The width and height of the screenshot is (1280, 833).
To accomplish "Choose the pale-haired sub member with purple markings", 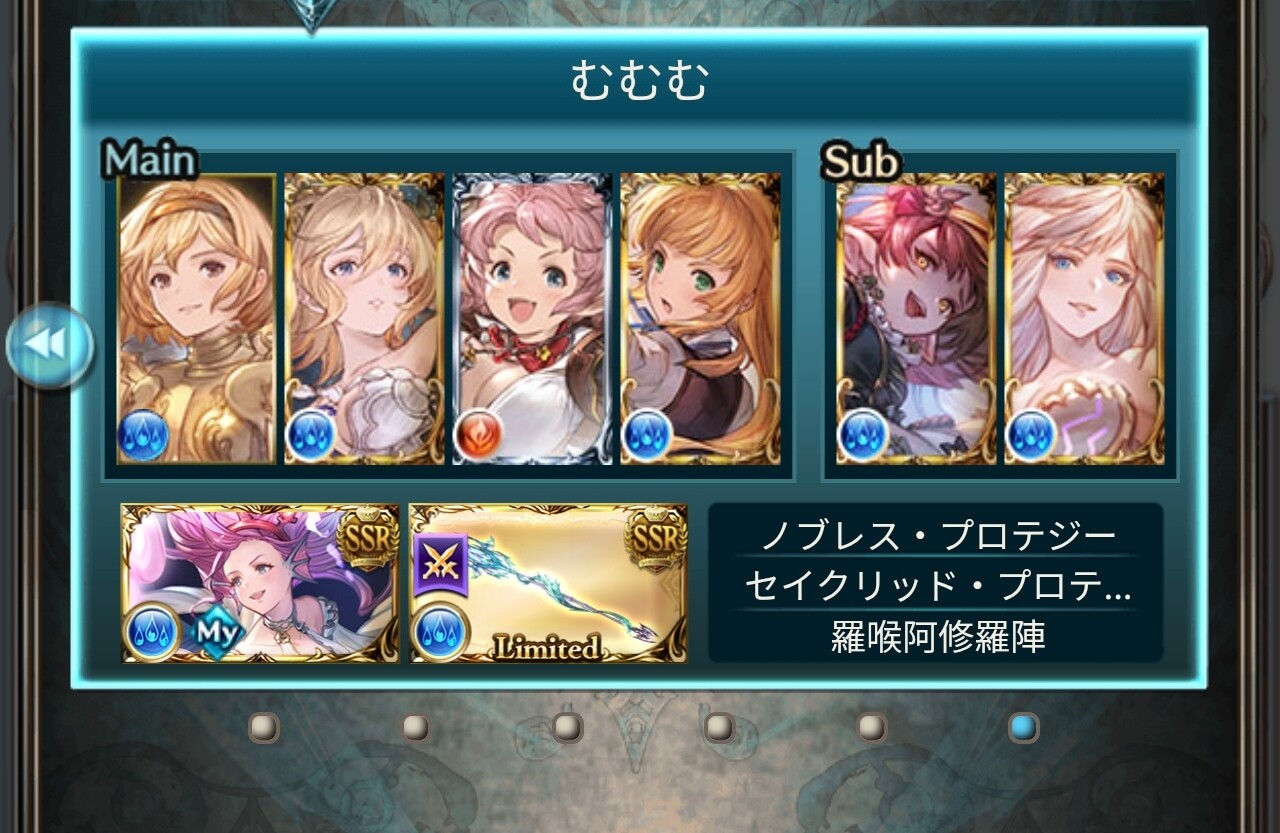I will pyautogui.click(x=1084, y=318).
